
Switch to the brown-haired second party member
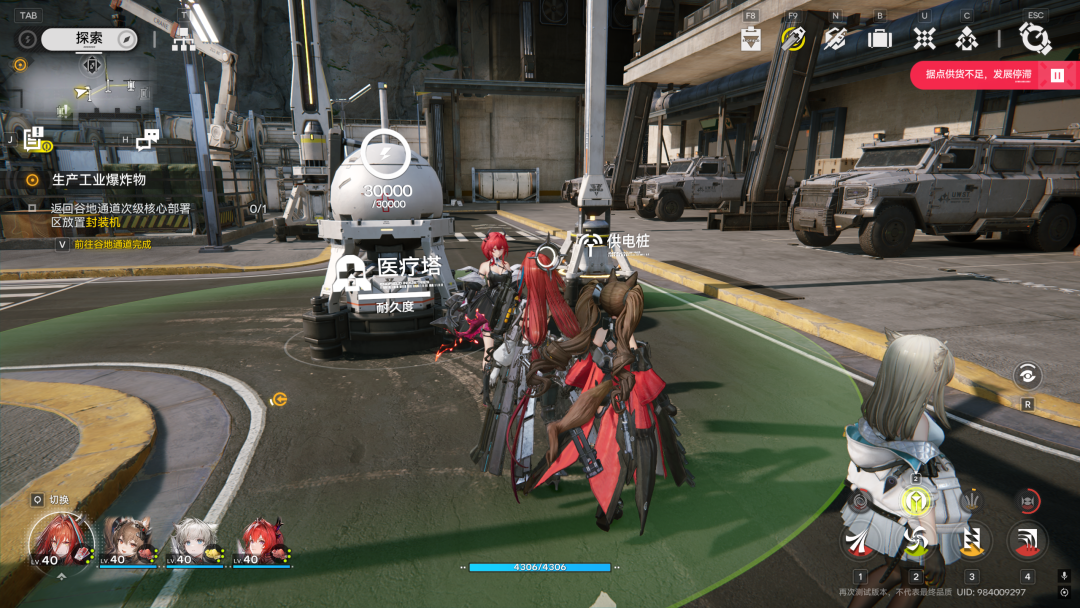(x=127, y=541)
